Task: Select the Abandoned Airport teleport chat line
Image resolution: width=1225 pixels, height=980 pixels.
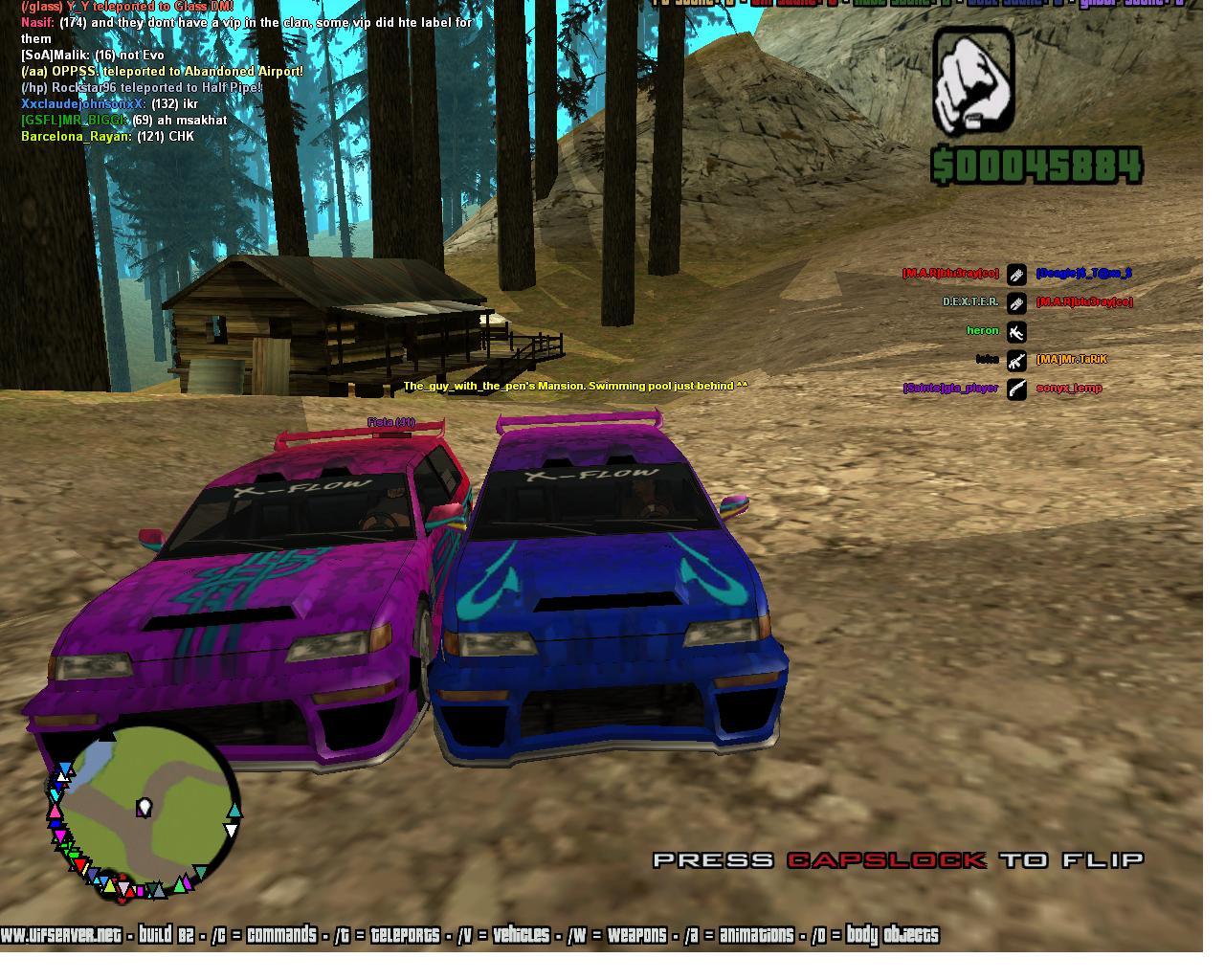Action: [x=163, y=72]
